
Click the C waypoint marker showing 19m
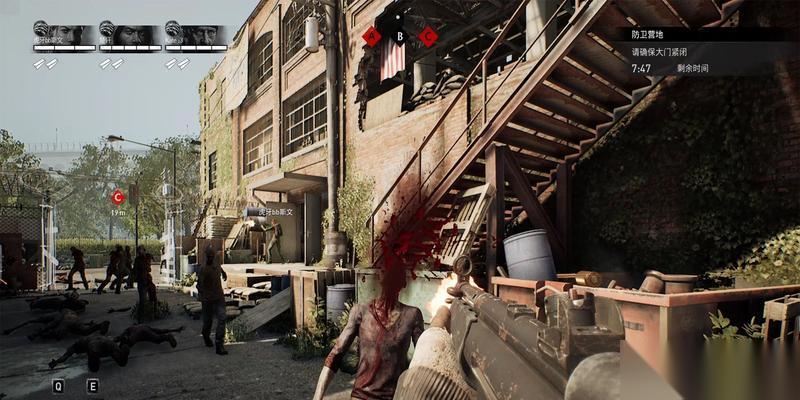(x=118, y=197)
